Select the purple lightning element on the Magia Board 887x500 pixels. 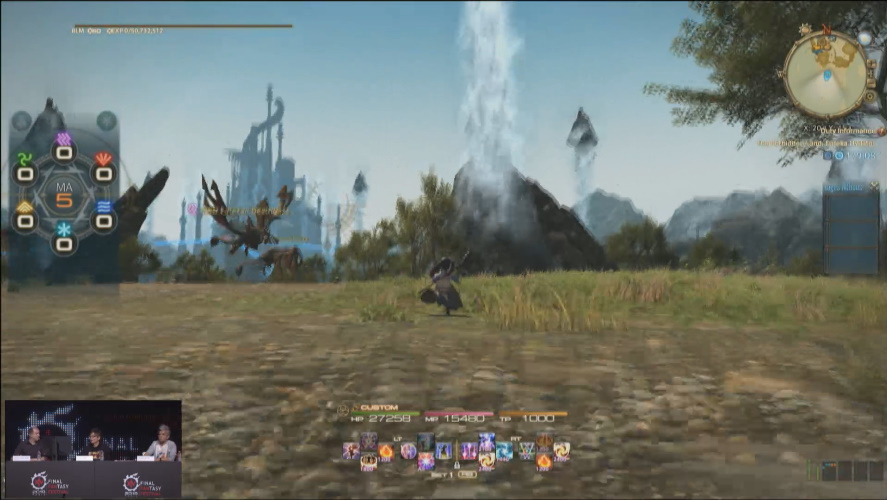click(x=63, y=140)
